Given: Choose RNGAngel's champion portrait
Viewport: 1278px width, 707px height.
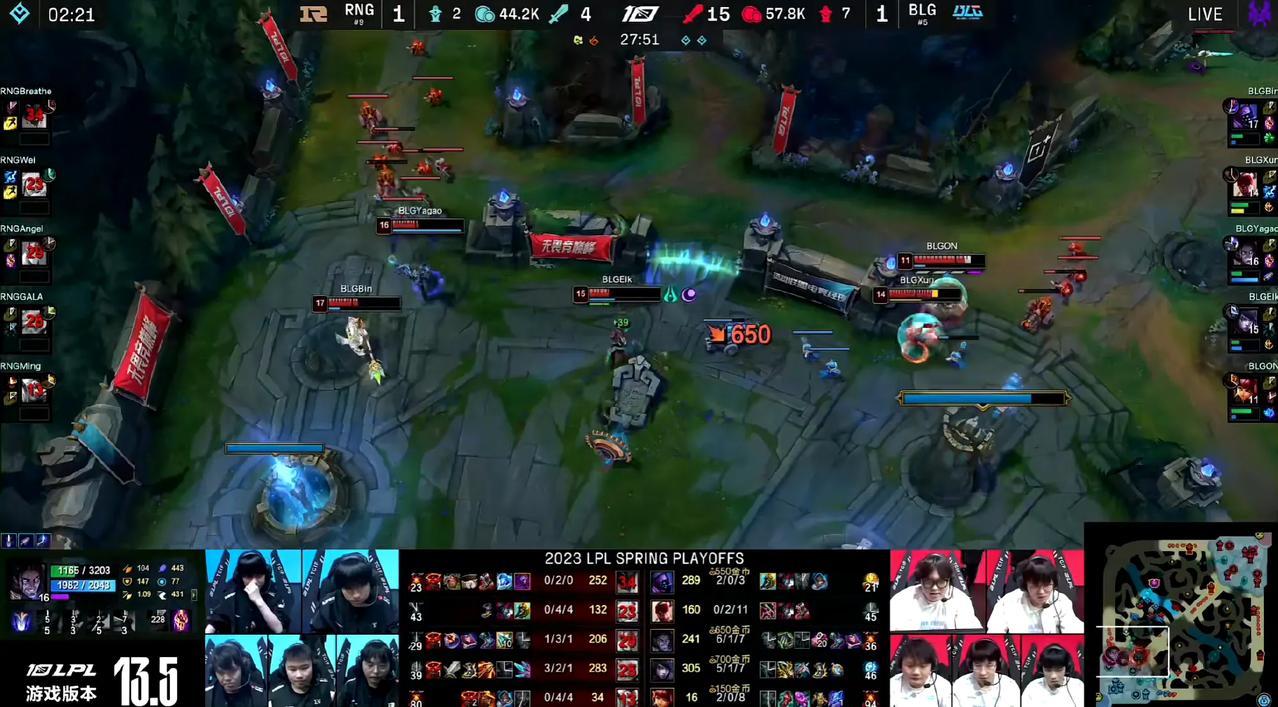Looking at the screenshot, I should pos(35,253).
